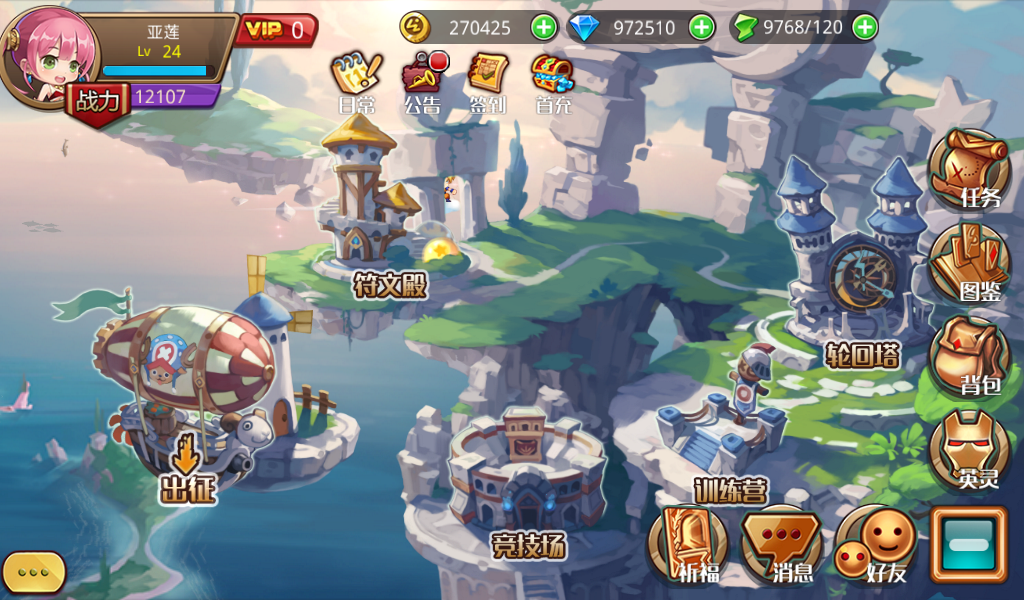Add more green stamina
Screen dimensions: 1024x600
coord(865,27)
